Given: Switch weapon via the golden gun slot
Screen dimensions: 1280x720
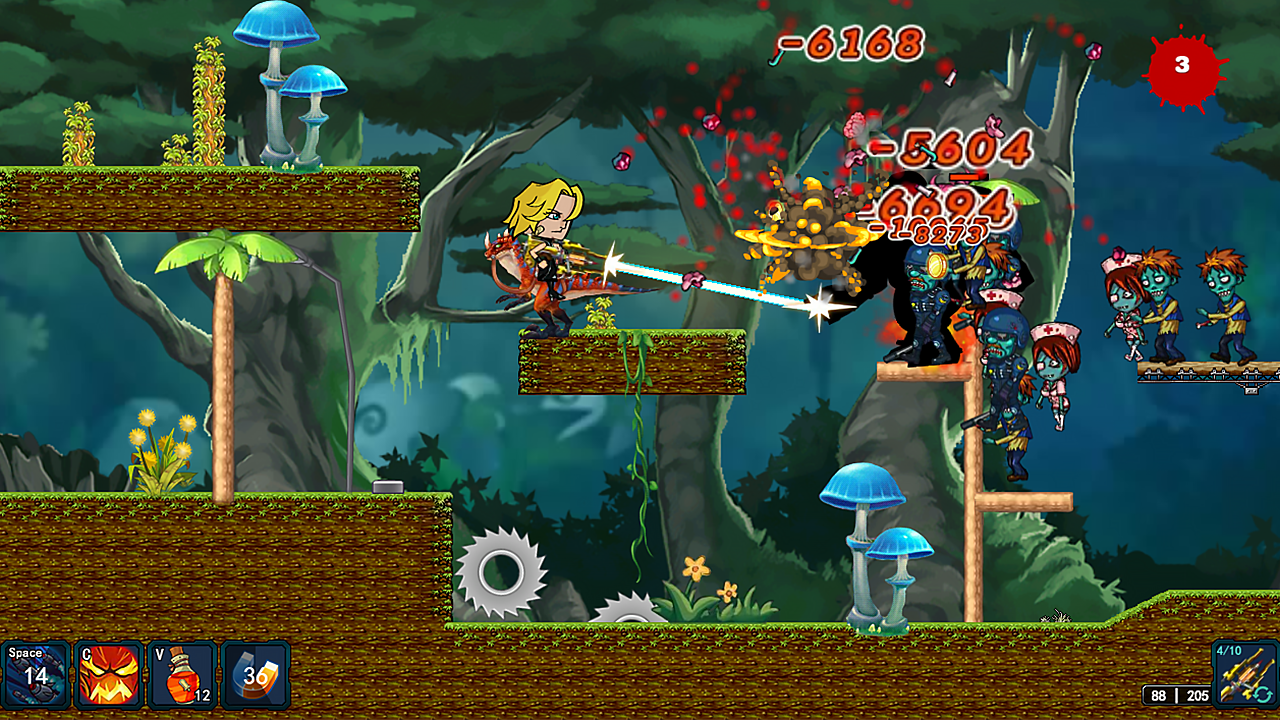Looking at the screenshot, I should (1244, 672).
